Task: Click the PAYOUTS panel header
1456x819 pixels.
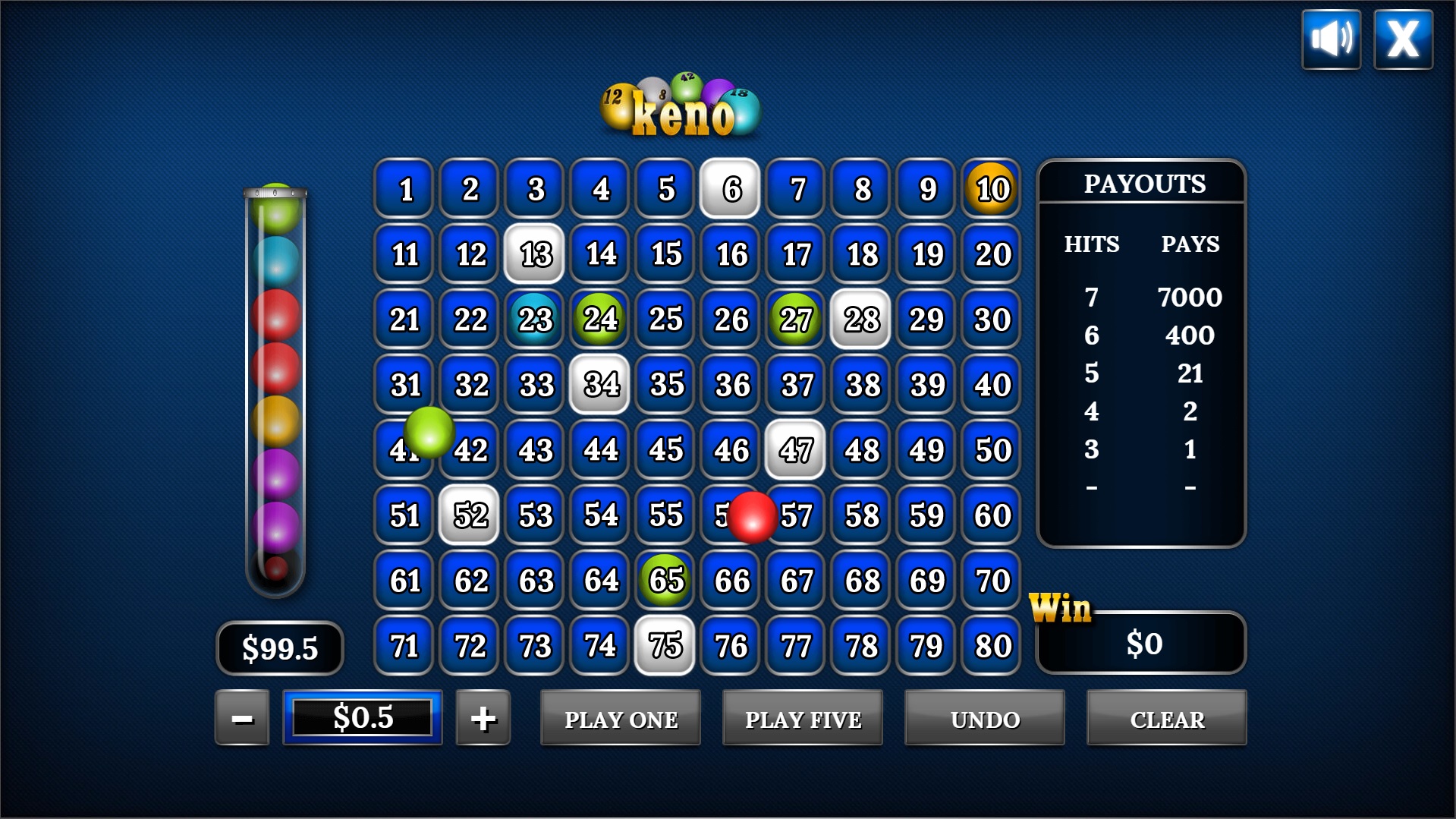Action: click(1145, 183)
